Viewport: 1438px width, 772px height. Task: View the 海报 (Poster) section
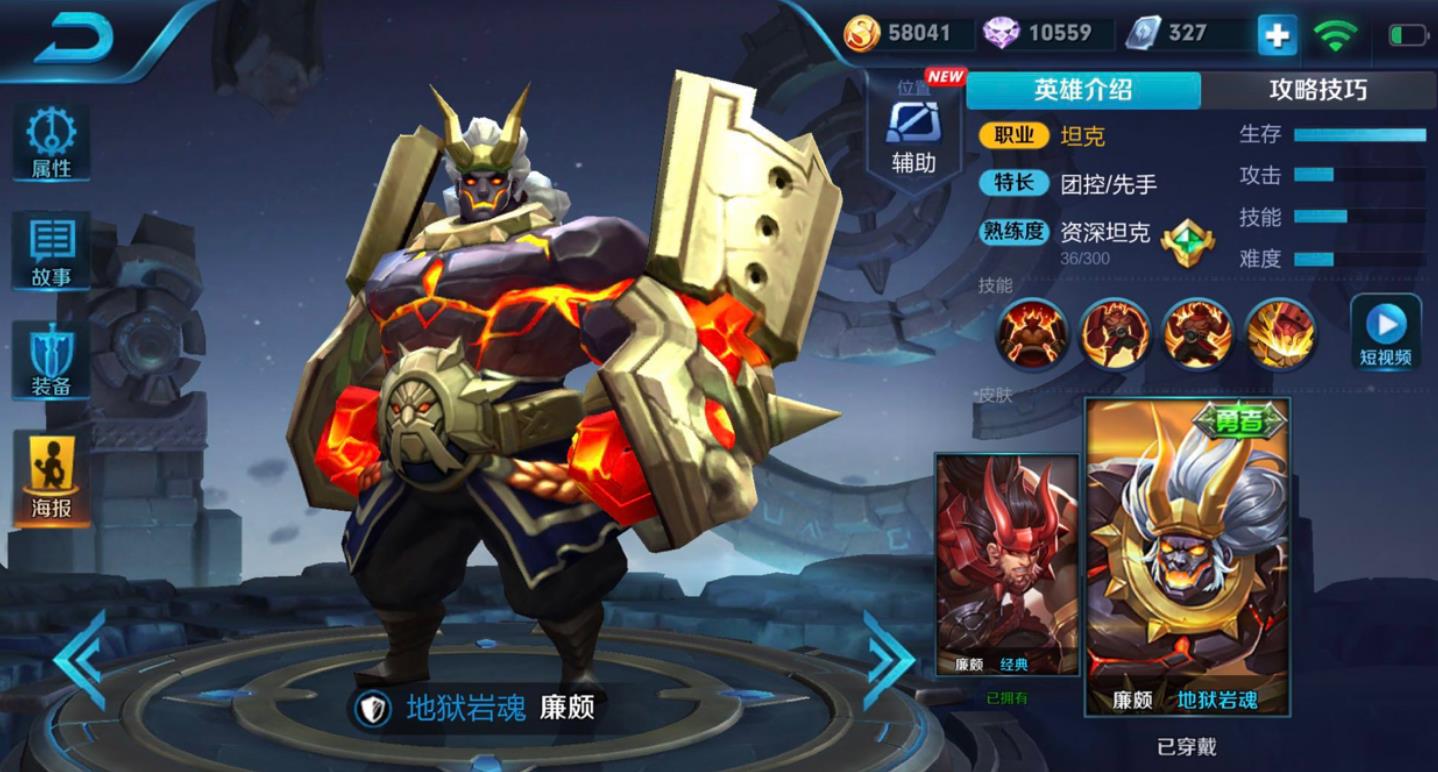point(51,466)
